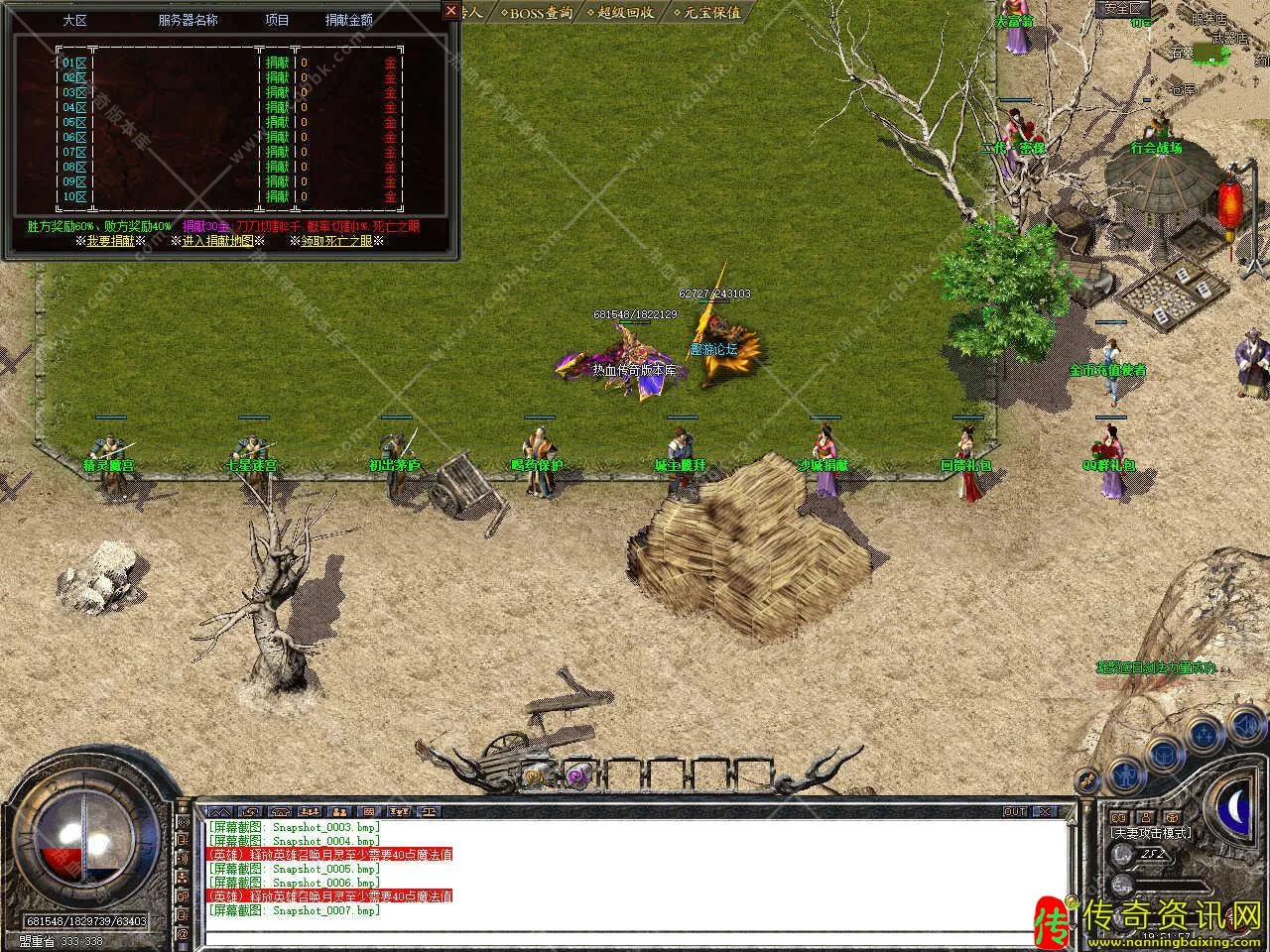Open the BOSS查询 top menu tab
Viewport: 1270px width, 952px height.
[537, 12]
